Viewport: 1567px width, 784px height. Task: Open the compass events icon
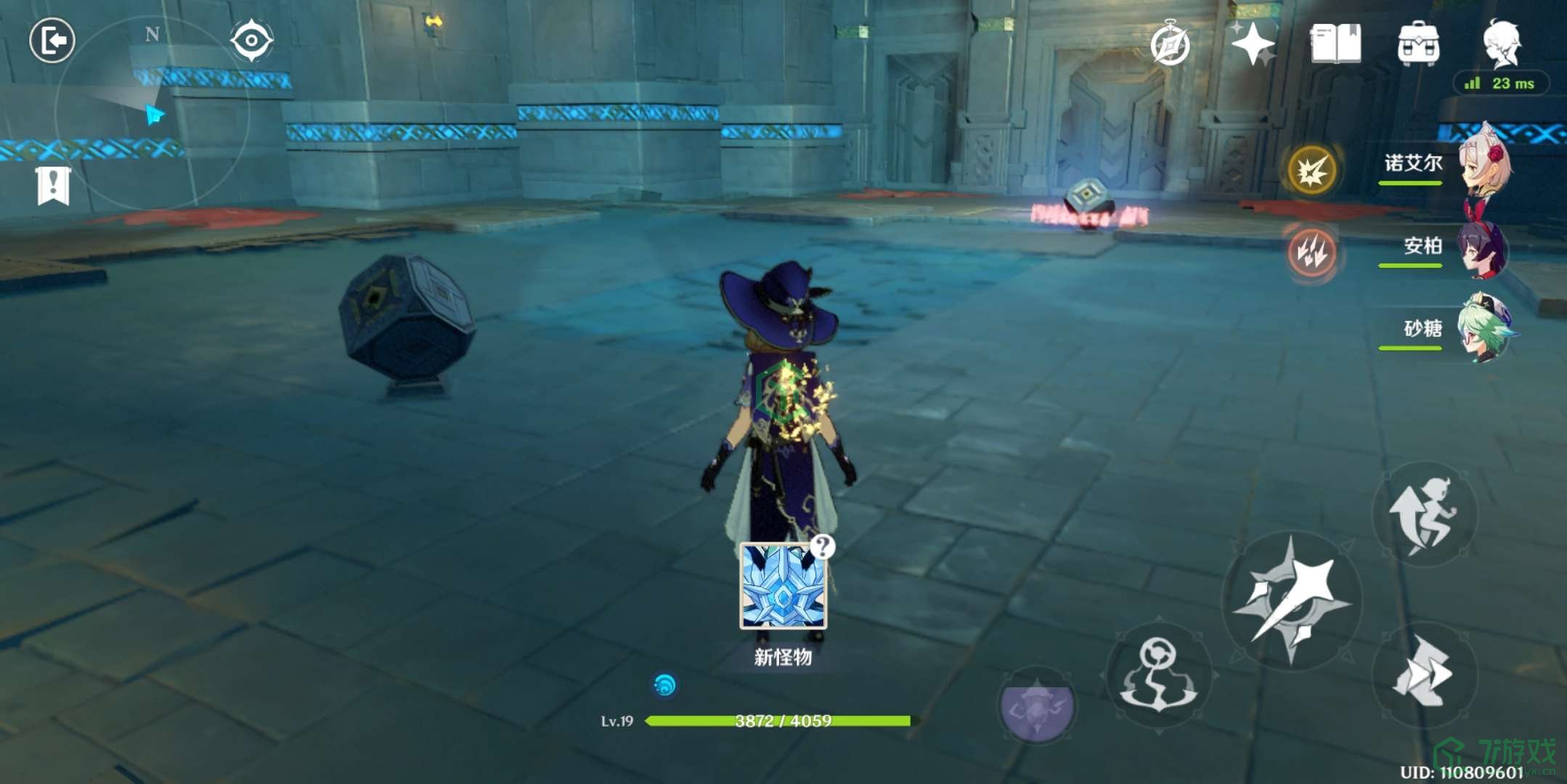[x=1170, y=45]
